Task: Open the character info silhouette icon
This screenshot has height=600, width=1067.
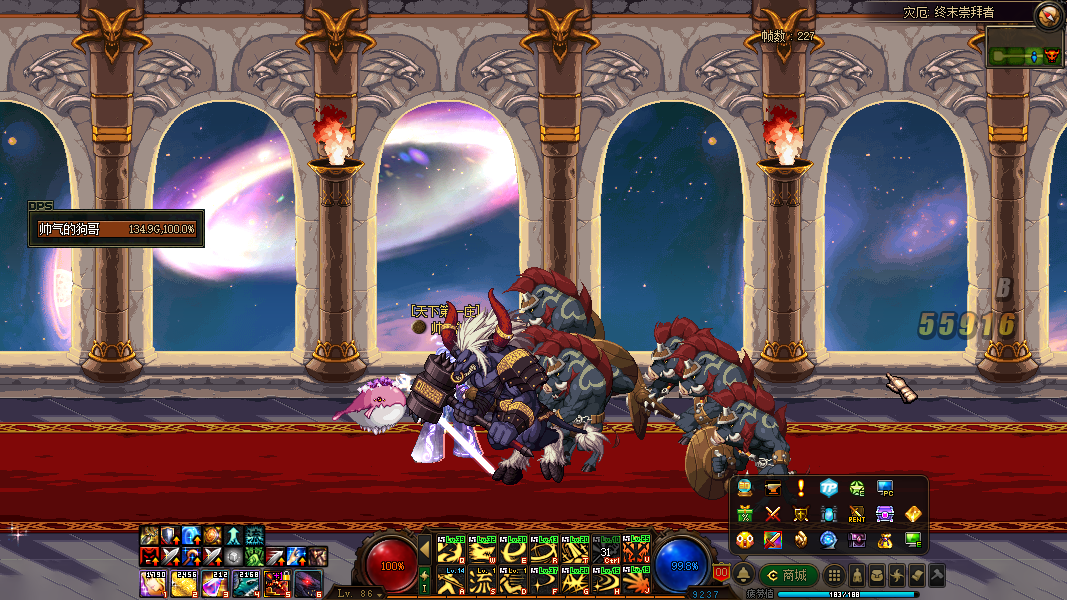Action: 857,575
